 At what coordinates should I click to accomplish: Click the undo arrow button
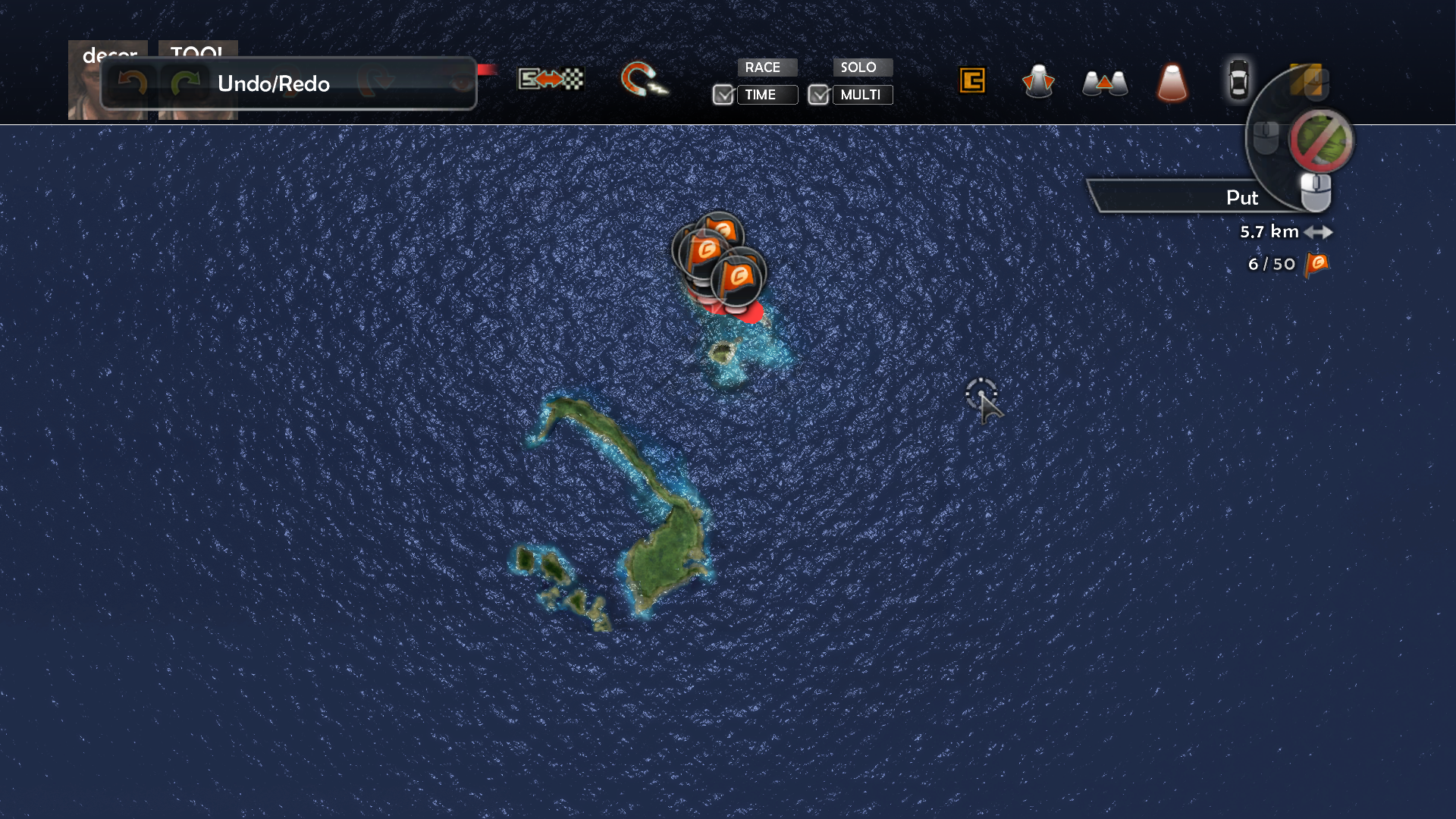click(133, 83)
